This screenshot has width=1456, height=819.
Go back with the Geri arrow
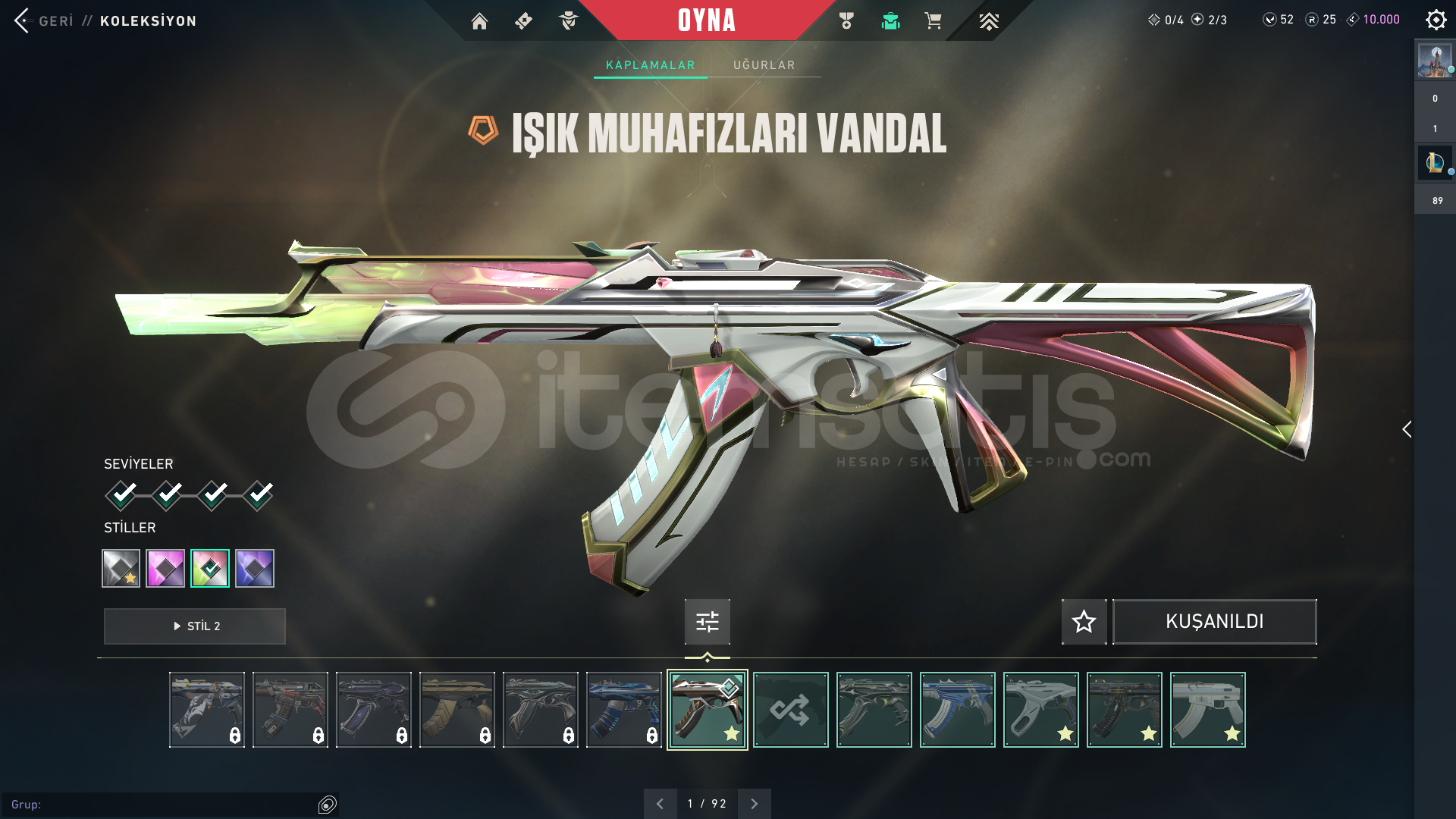point(23,20)
